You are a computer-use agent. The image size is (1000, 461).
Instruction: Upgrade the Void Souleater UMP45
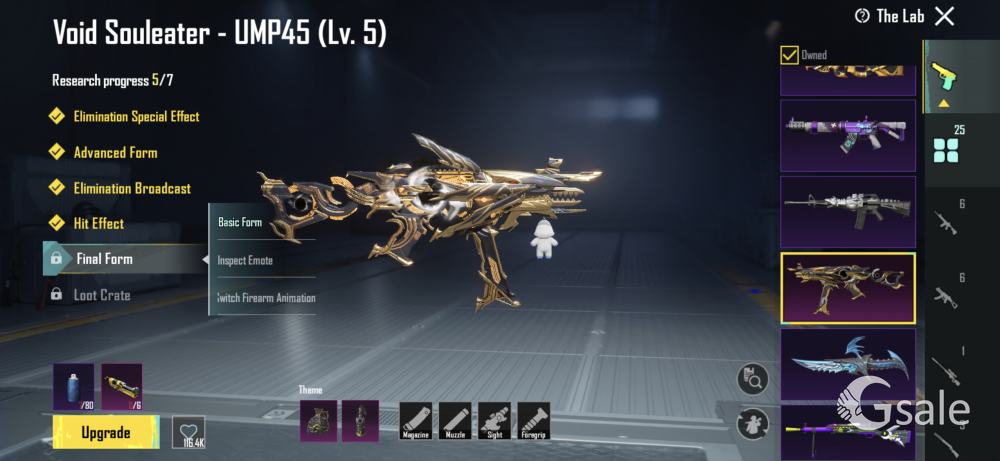click(105, 433)
